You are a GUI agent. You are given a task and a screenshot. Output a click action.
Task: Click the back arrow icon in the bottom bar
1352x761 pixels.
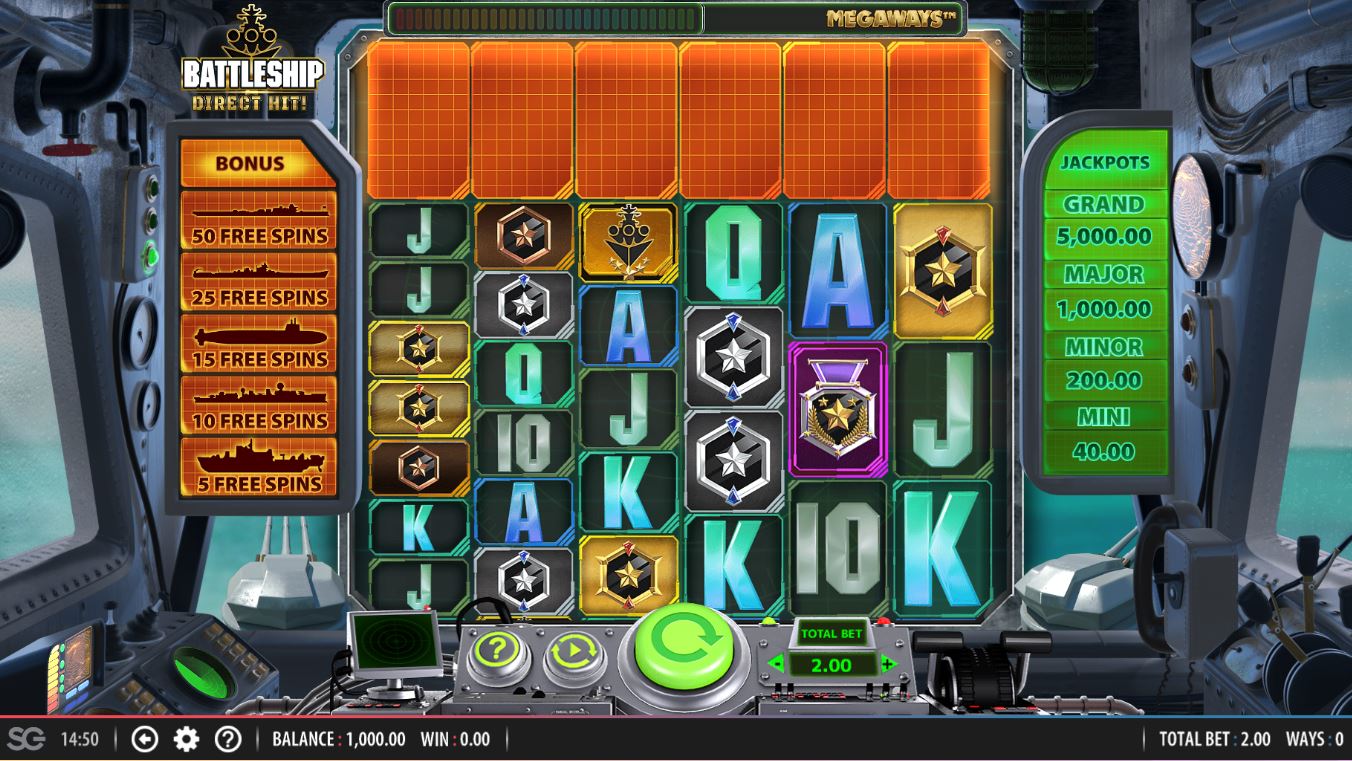click(145, 739)
